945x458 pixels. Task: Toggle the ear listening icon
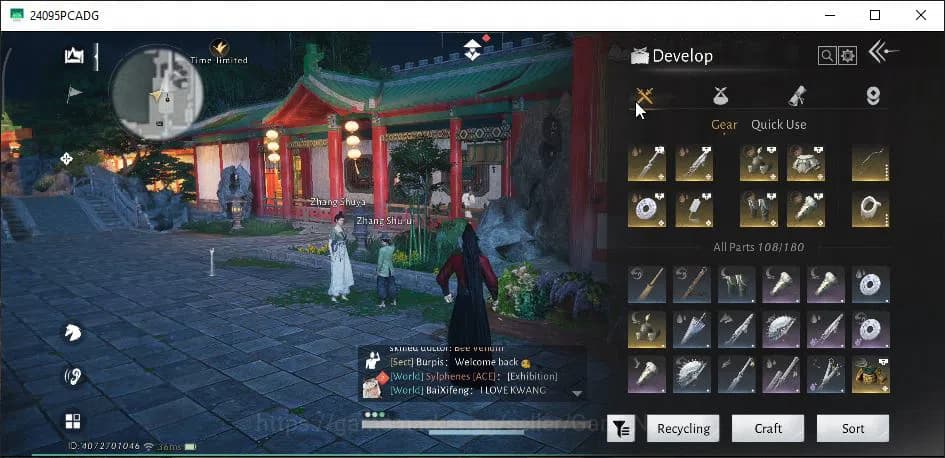[72, 377]
